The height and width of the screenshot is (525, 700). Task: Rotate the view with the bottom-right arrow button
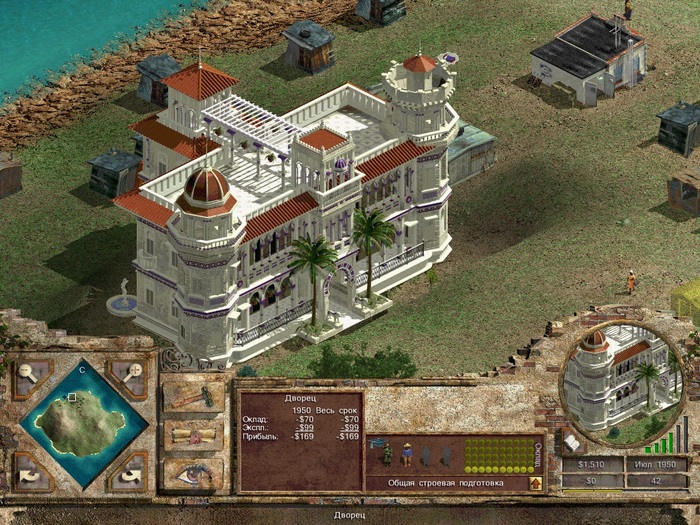point(127,469)
